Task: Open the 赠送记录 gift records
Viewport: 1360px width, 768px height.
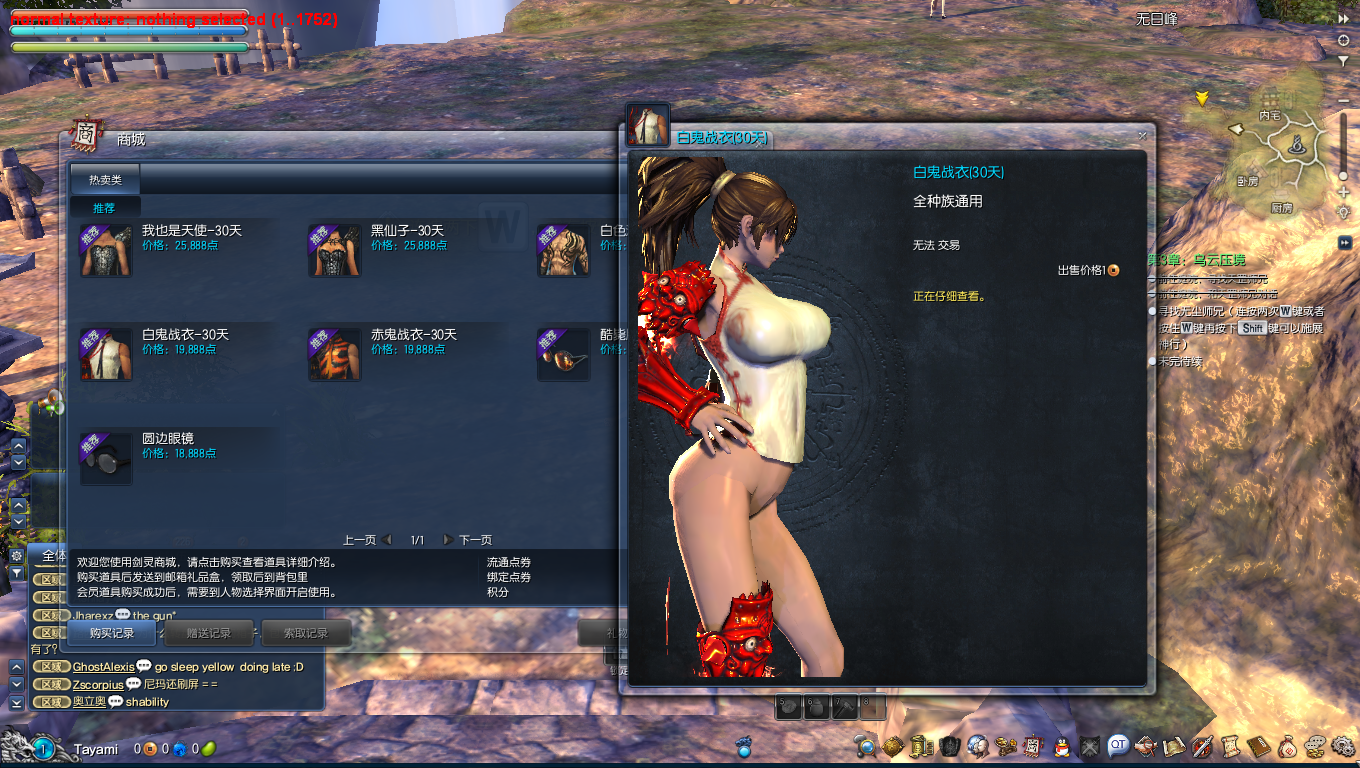Action: pos(210,633)
